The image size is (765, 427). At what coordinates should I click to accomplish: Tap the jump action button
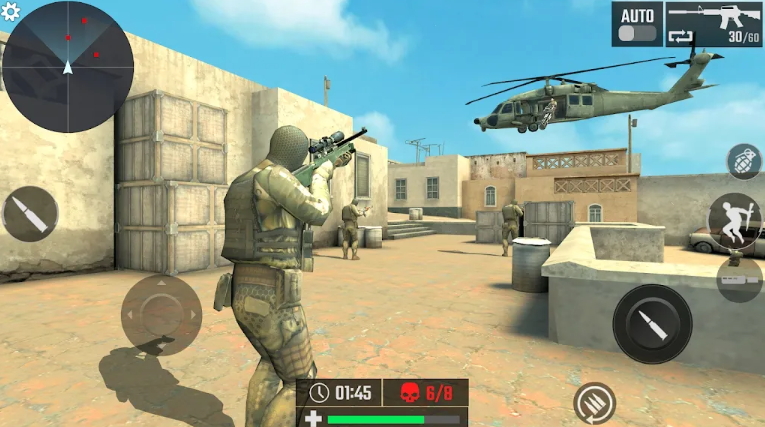click(x=735, y=221)
